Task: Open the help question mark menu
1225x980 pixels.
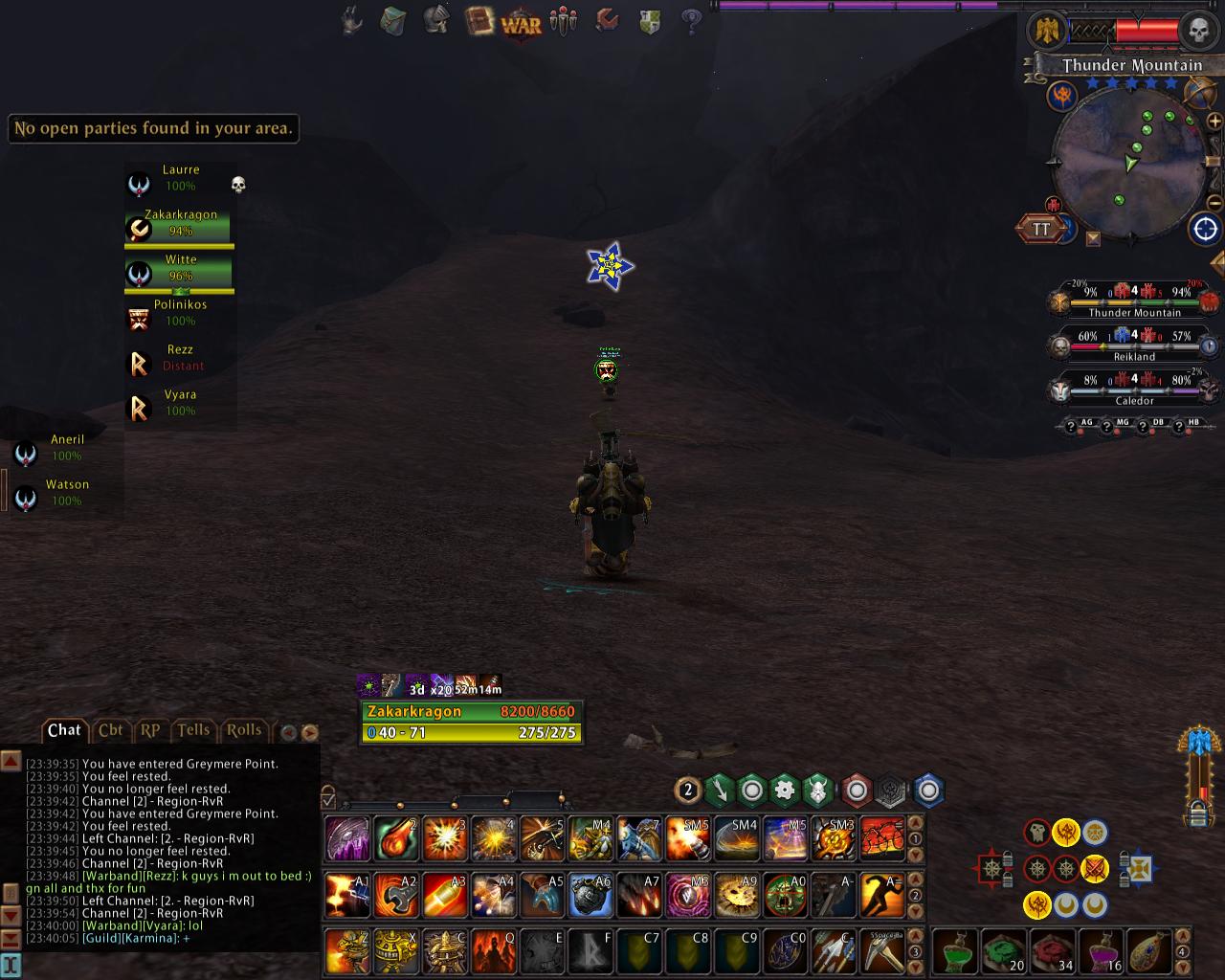Action: click(692, 20)
